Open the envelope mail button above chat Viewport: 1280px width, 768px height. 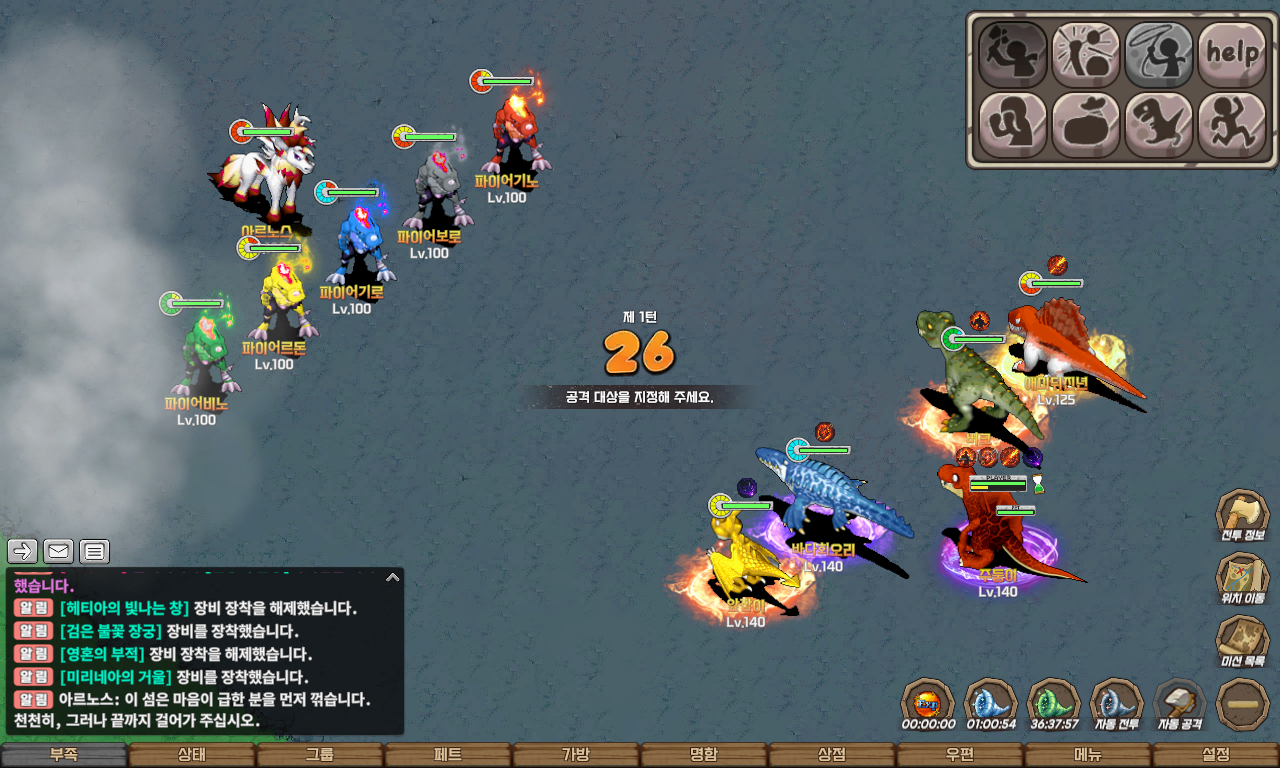pyautogui.click(x=59, y=551)
